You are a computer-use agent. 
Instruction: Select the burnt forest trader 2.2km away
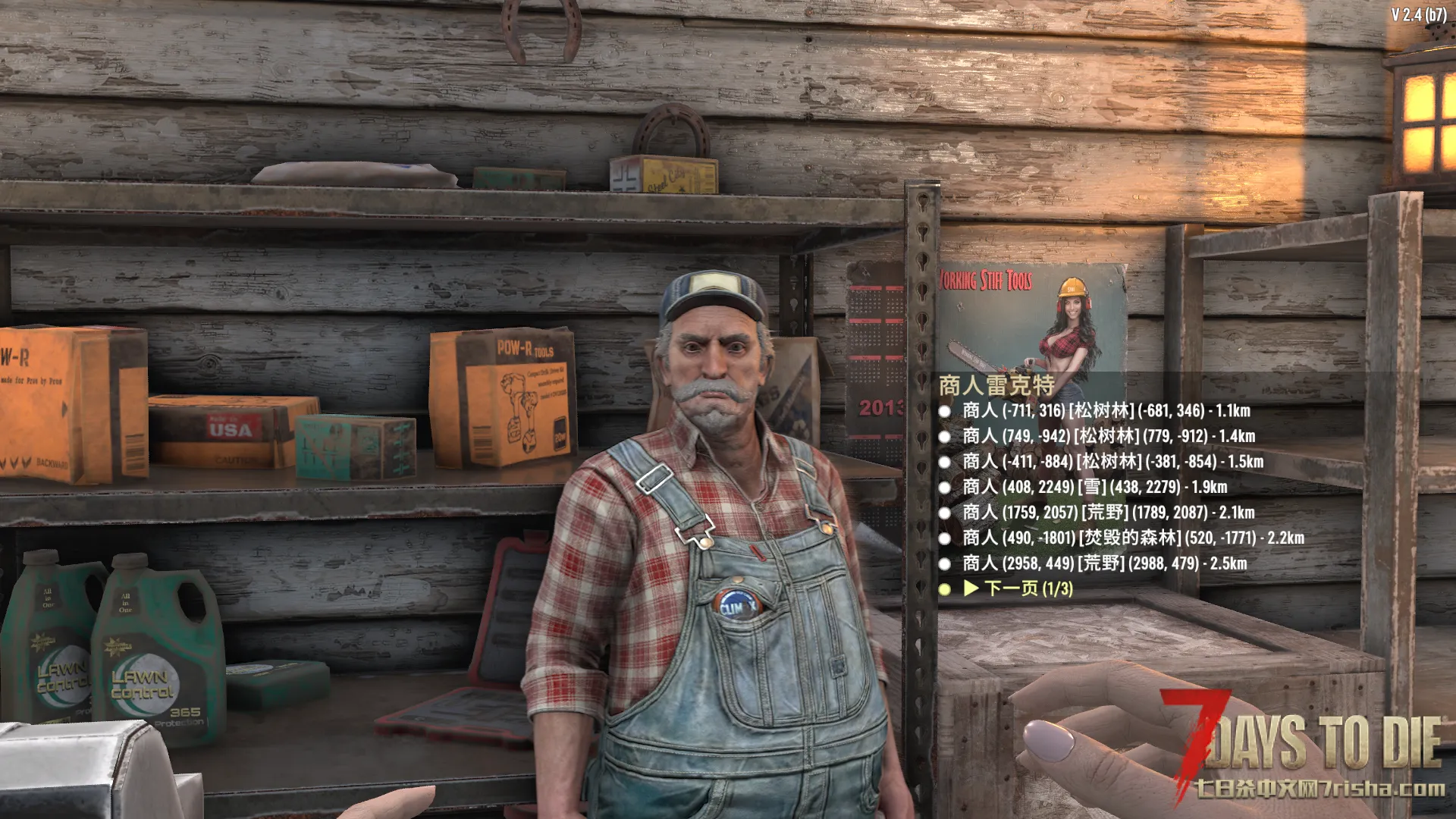coord(1133,538)
